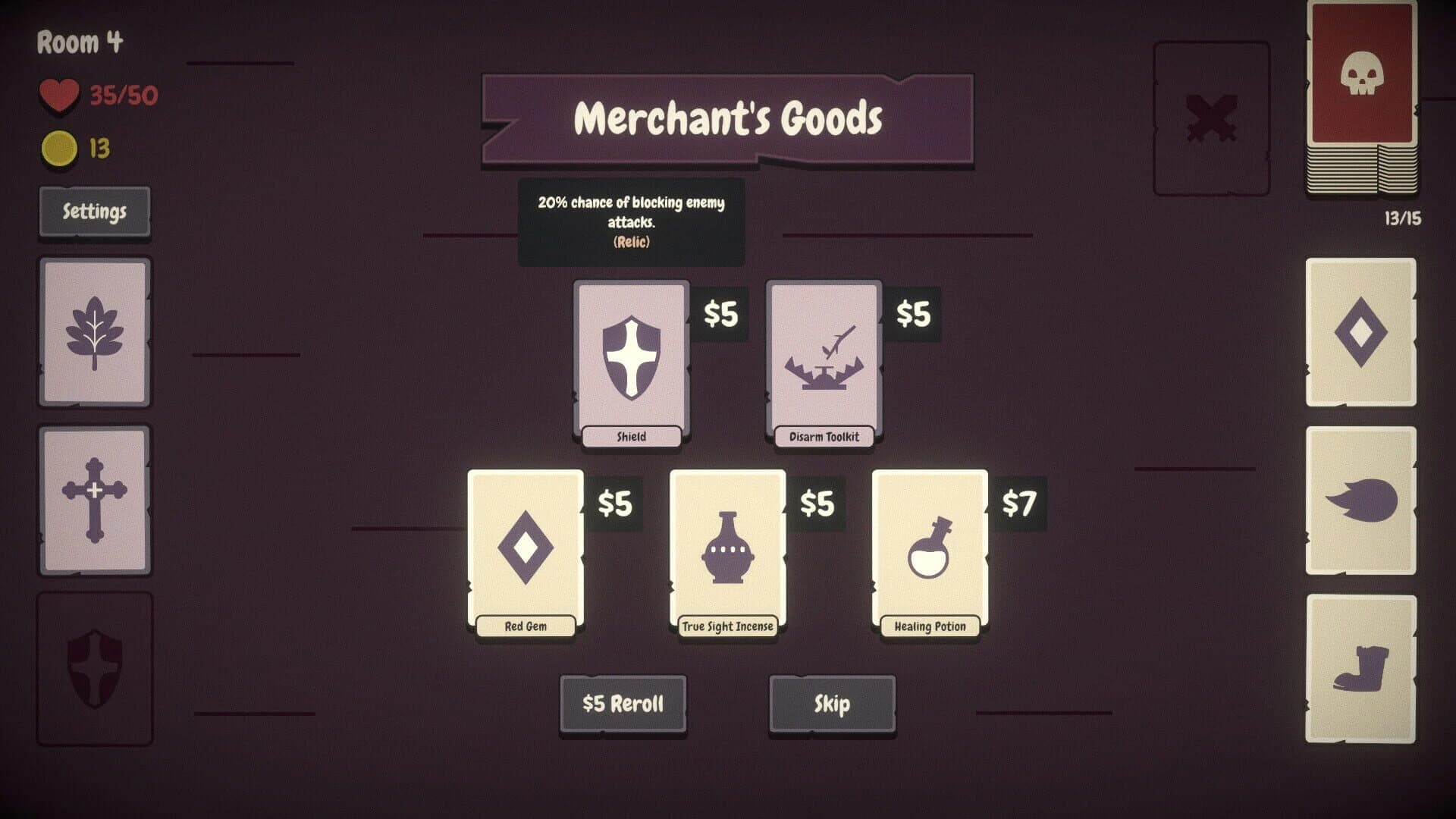This screenshot has width=1456, height=819.
Task: Open the Settings menu
Action: point(94,212)
